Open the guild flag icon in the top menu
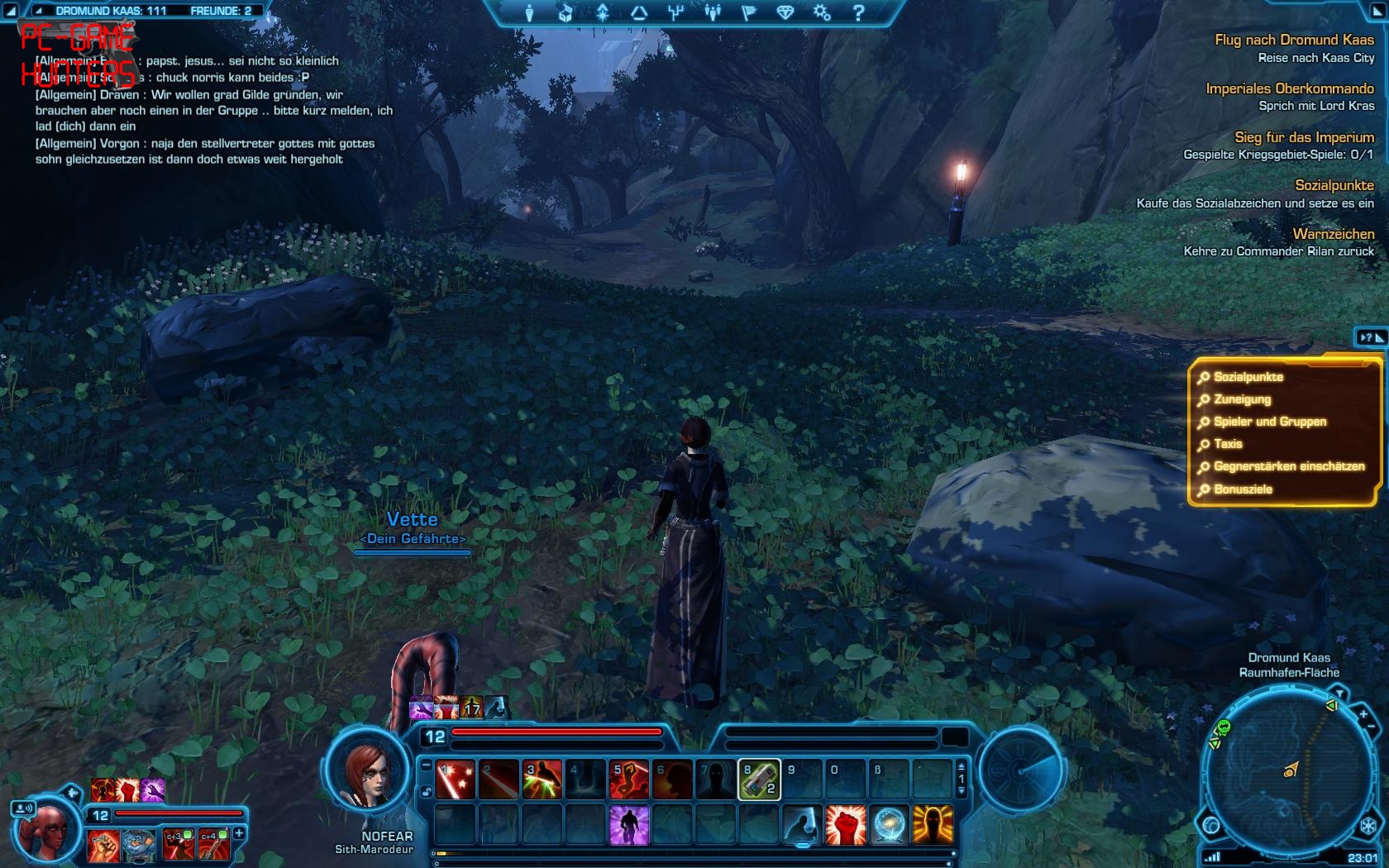The width and height of the screenshot is (1389, 868). [x=748, y=13]
